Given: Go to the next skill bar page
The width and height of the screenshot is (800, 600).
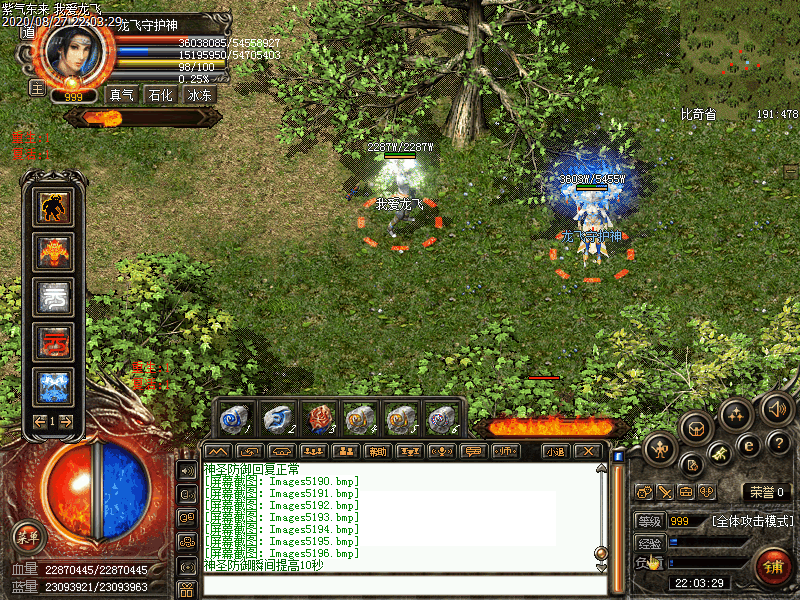Looking at the screenshot, I should [69, 422].
